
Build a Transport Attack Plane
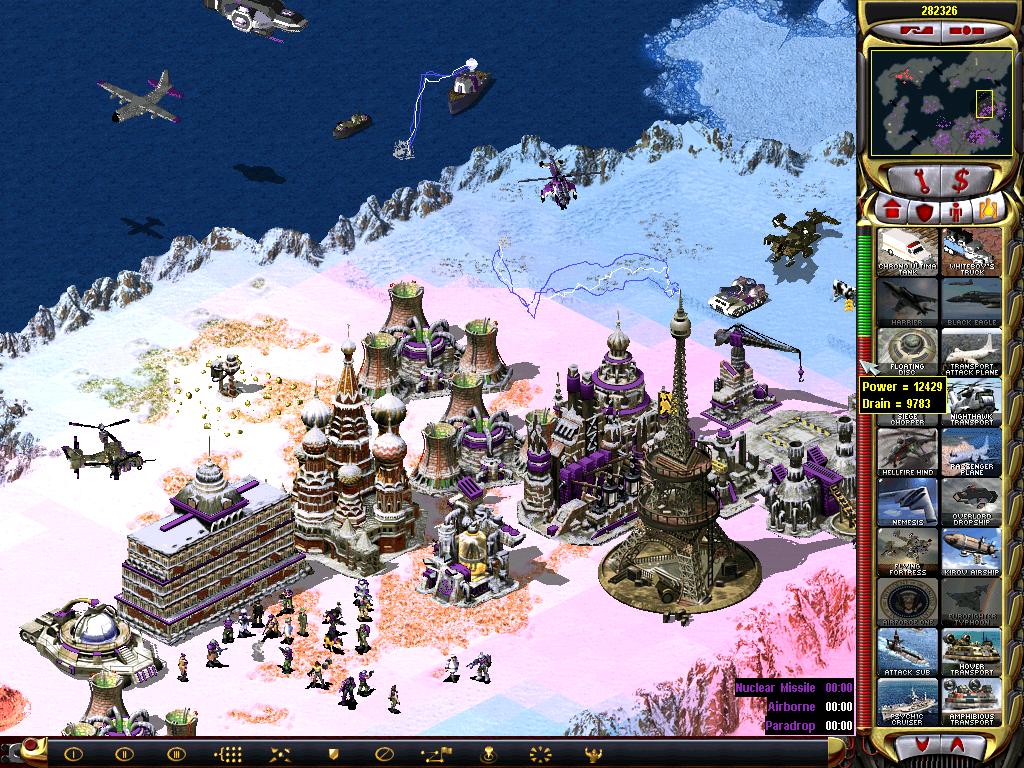click(971, 351)
